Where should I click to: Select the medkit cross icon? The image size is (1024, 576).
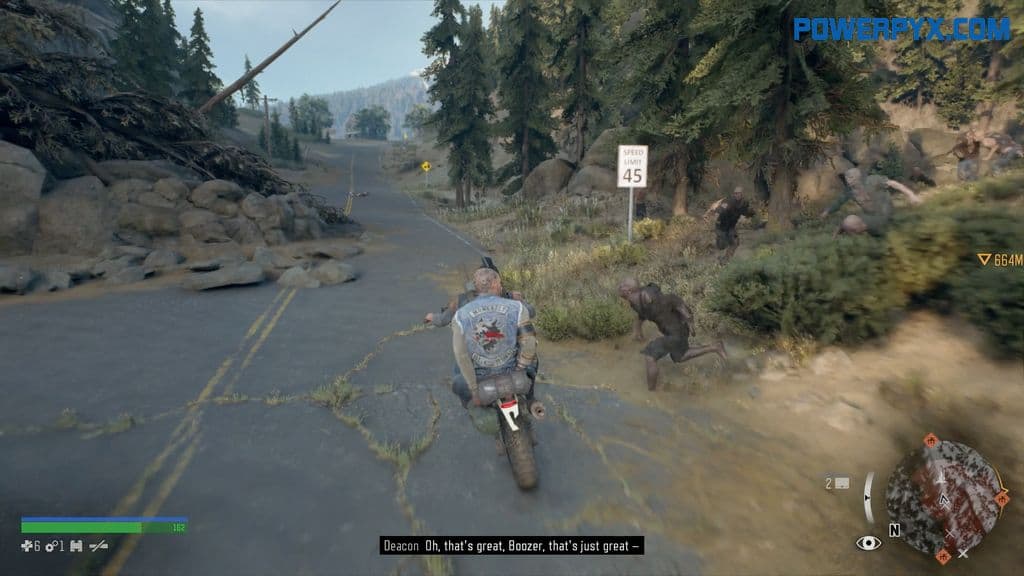pos(27,545)
